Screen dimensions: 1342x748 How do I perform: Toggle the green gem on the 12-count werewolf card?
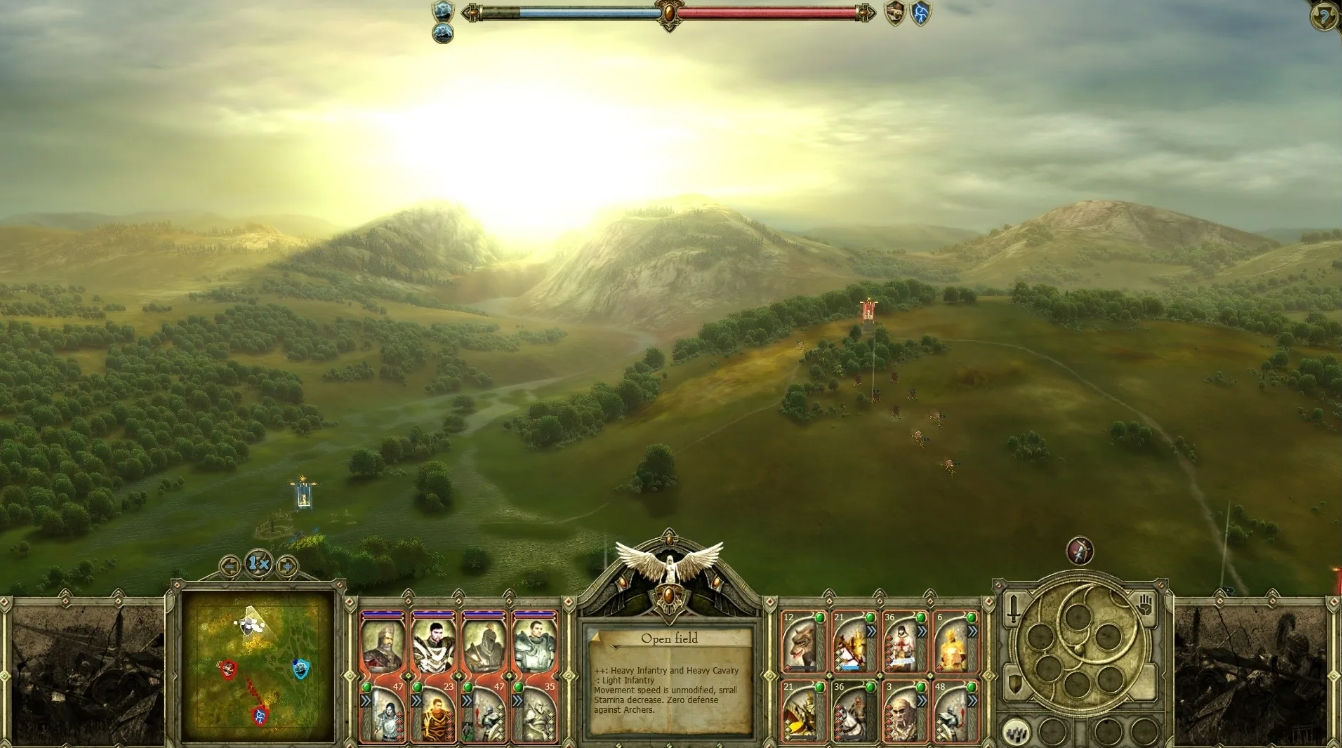(820, 618)
